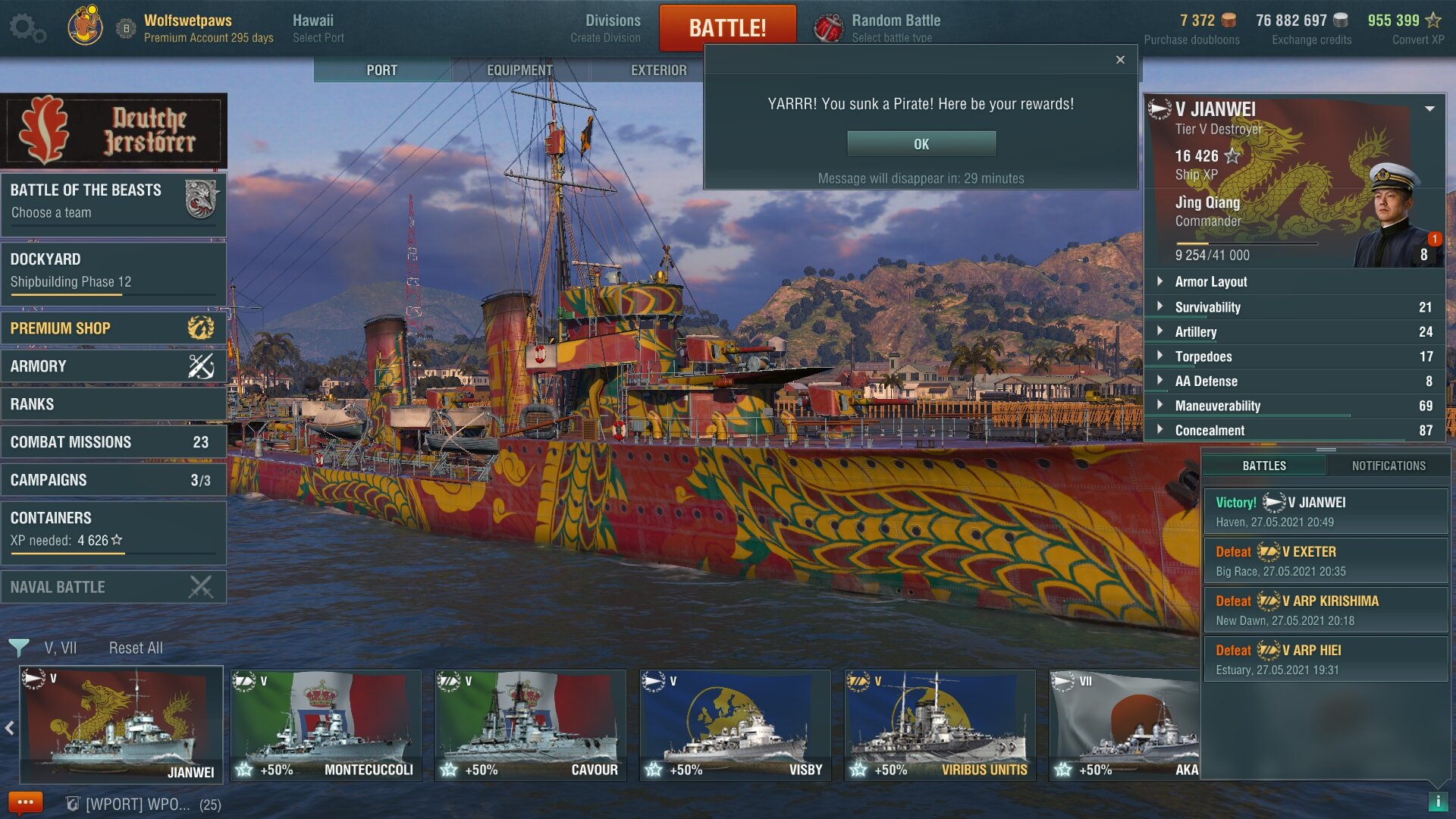The image size is (1456, 819).
Task: Select the Viribus Unitis ship card
Action: pos(940,725)
